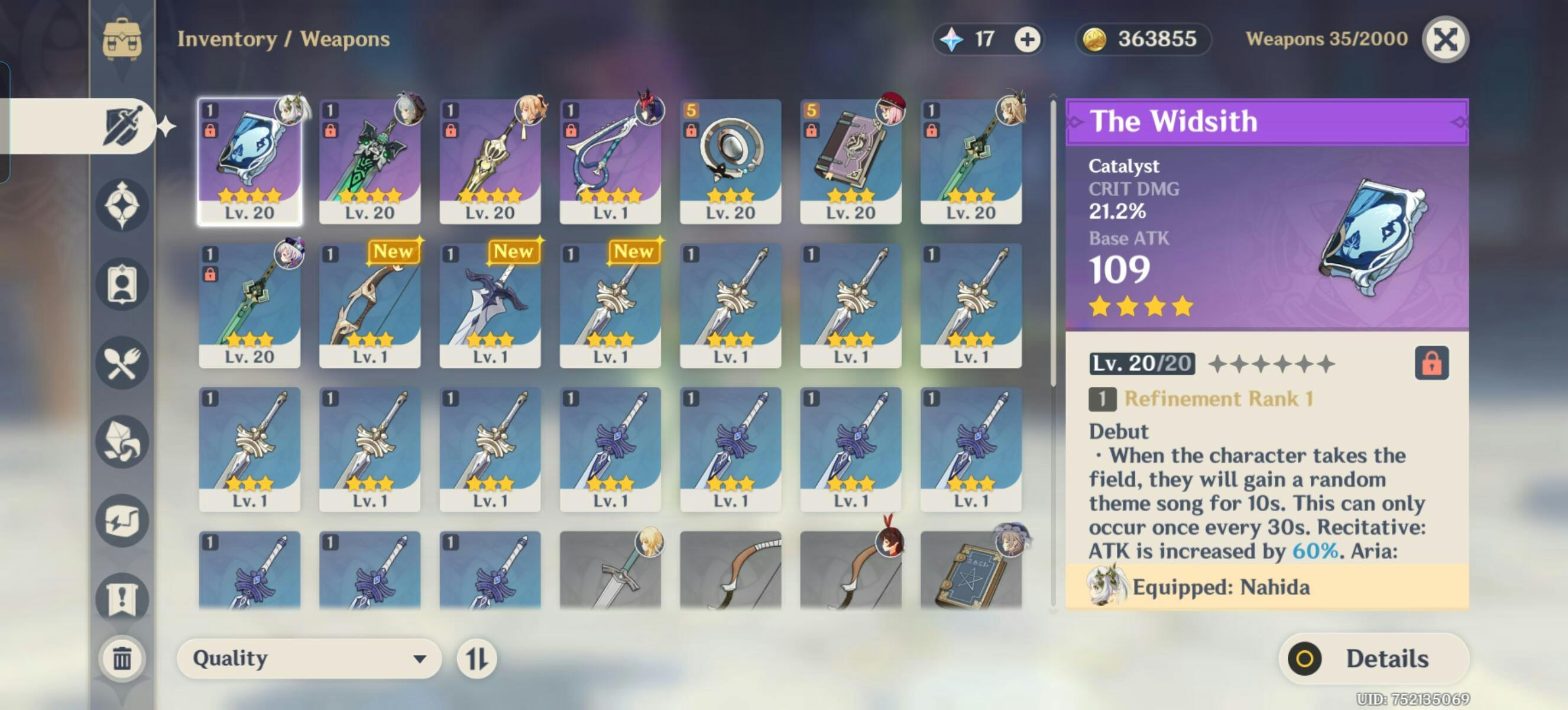Select the ring-shaped catalyst slot
This screenshot has height=710, width=1568.
730,162
